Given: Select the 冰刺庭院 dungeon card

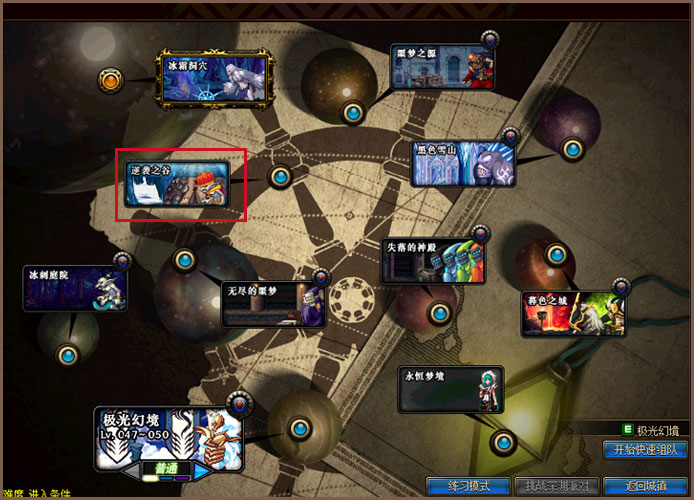Looking at the screenshot, I should [x=77, y=287].
